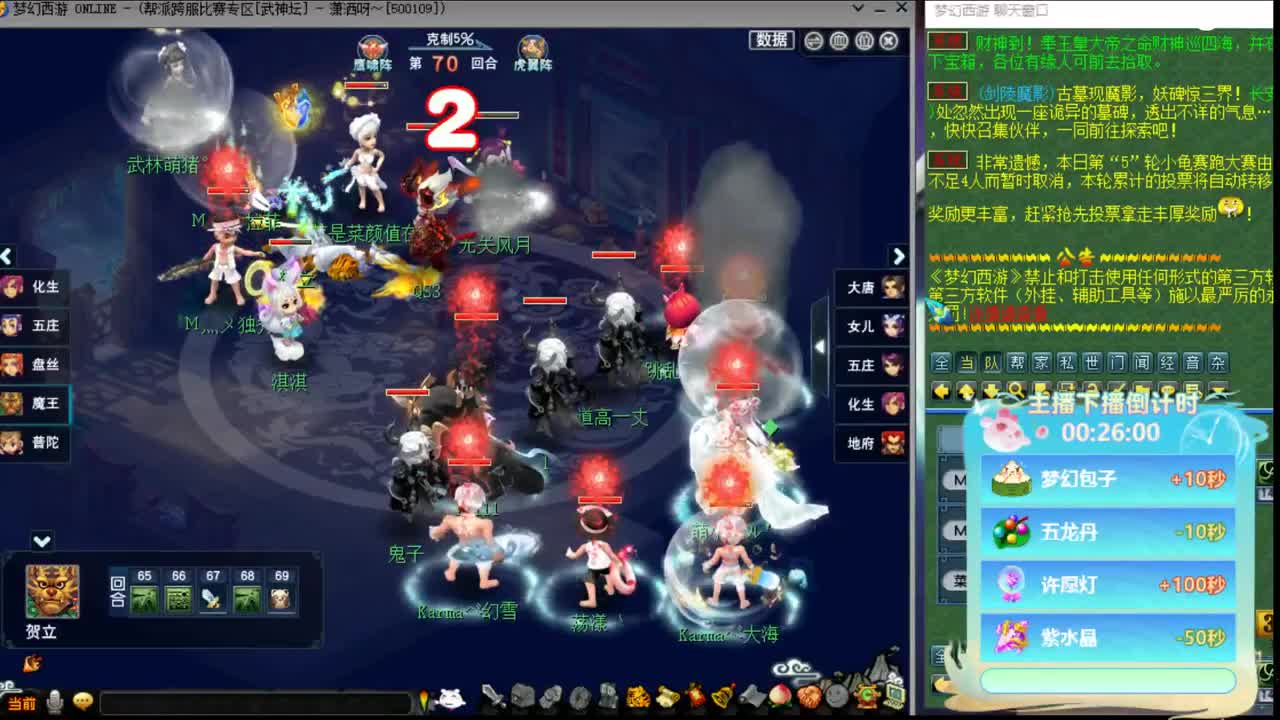Expand the left player list arrow

pyautogui.click(x=8, y=256)
